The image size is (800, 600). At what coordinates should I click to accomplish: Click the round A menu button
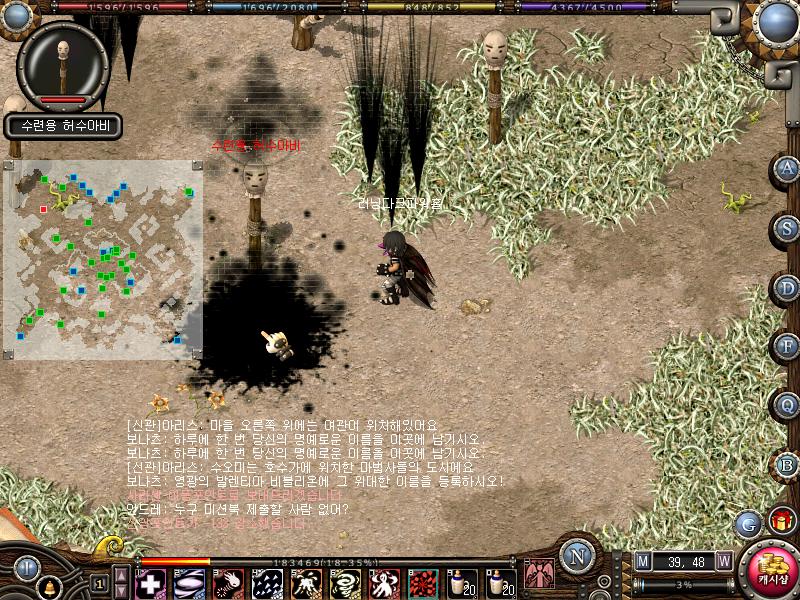coord(788,168)
